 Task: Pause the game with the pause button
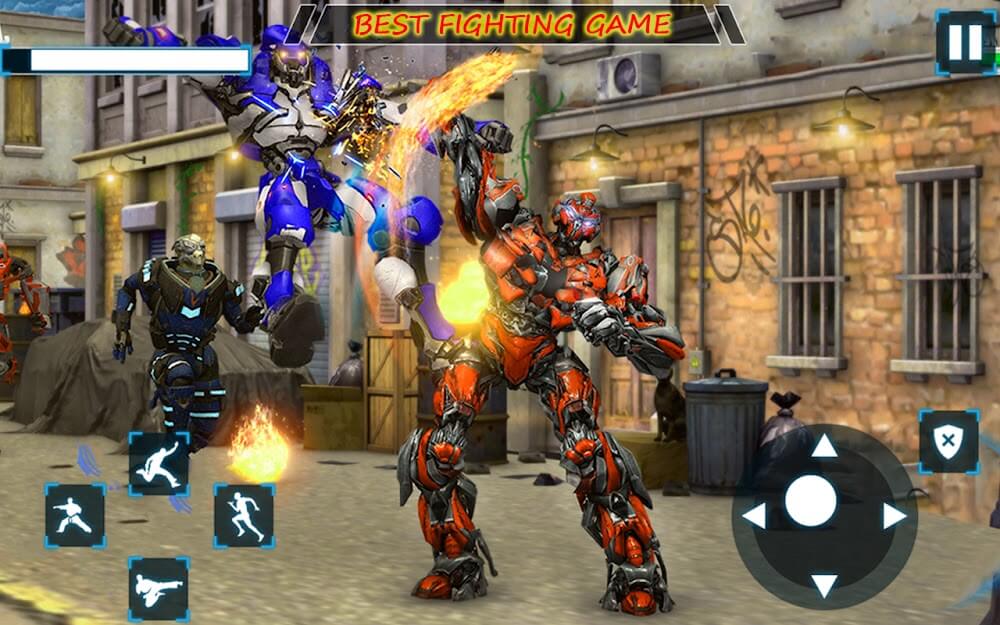coord(964,42)
